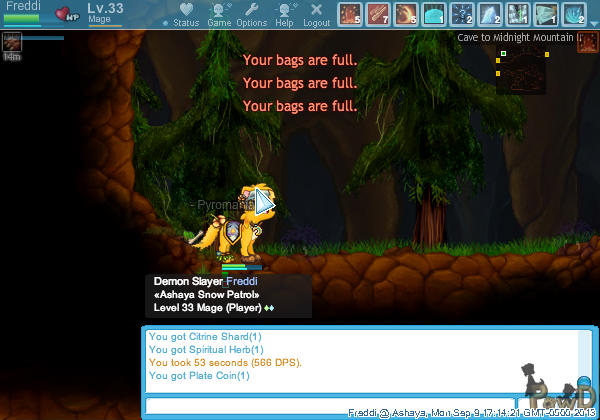Use the skill icon numbered 7
This screenshot has height=420, width=600.
click(x=378, y=14)
